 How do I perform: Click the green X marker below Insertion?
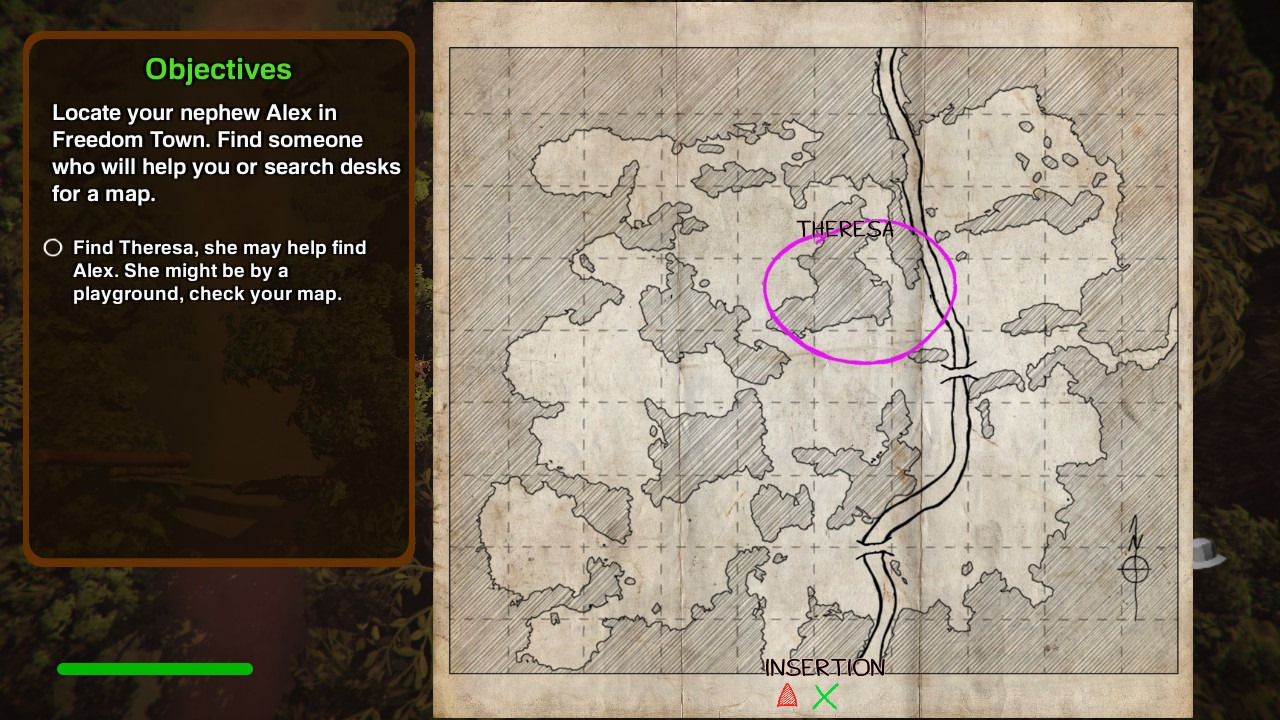click(825, 696)
